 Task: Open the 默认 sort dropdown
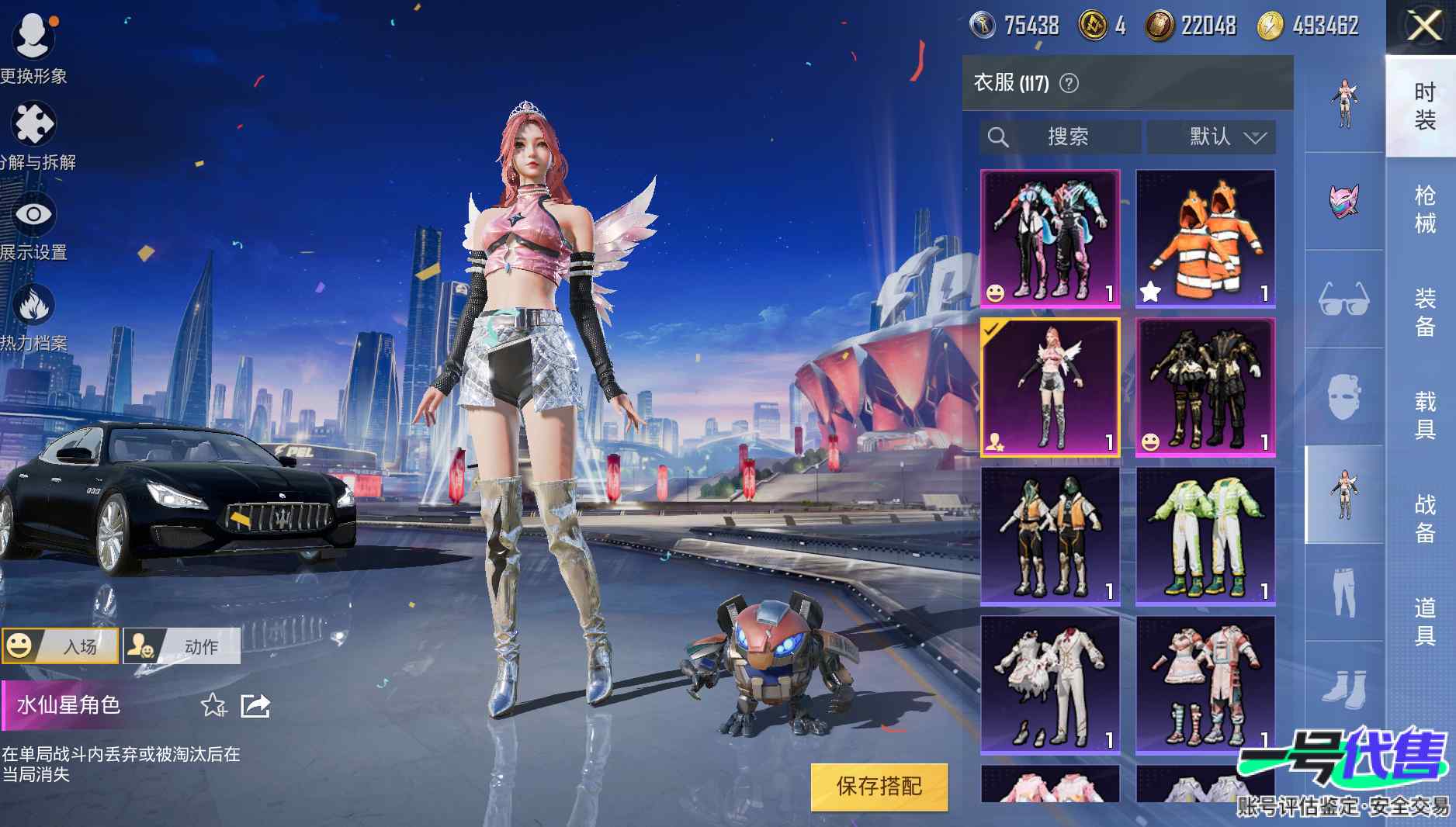pos(1212,137)
